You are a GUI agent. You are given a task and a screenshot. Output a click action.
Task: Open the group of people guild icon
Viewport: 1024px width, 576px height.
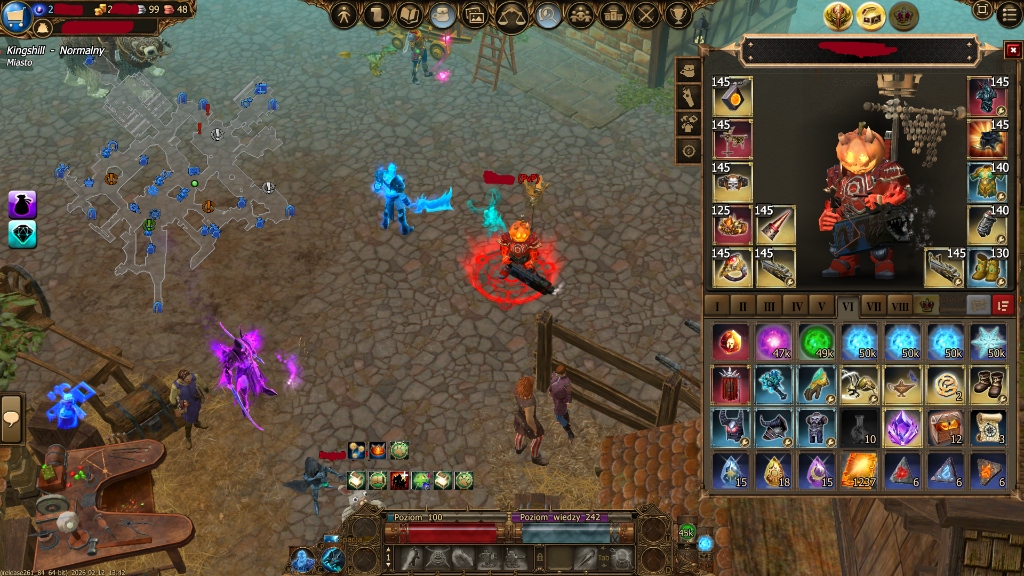coord(580,14)
